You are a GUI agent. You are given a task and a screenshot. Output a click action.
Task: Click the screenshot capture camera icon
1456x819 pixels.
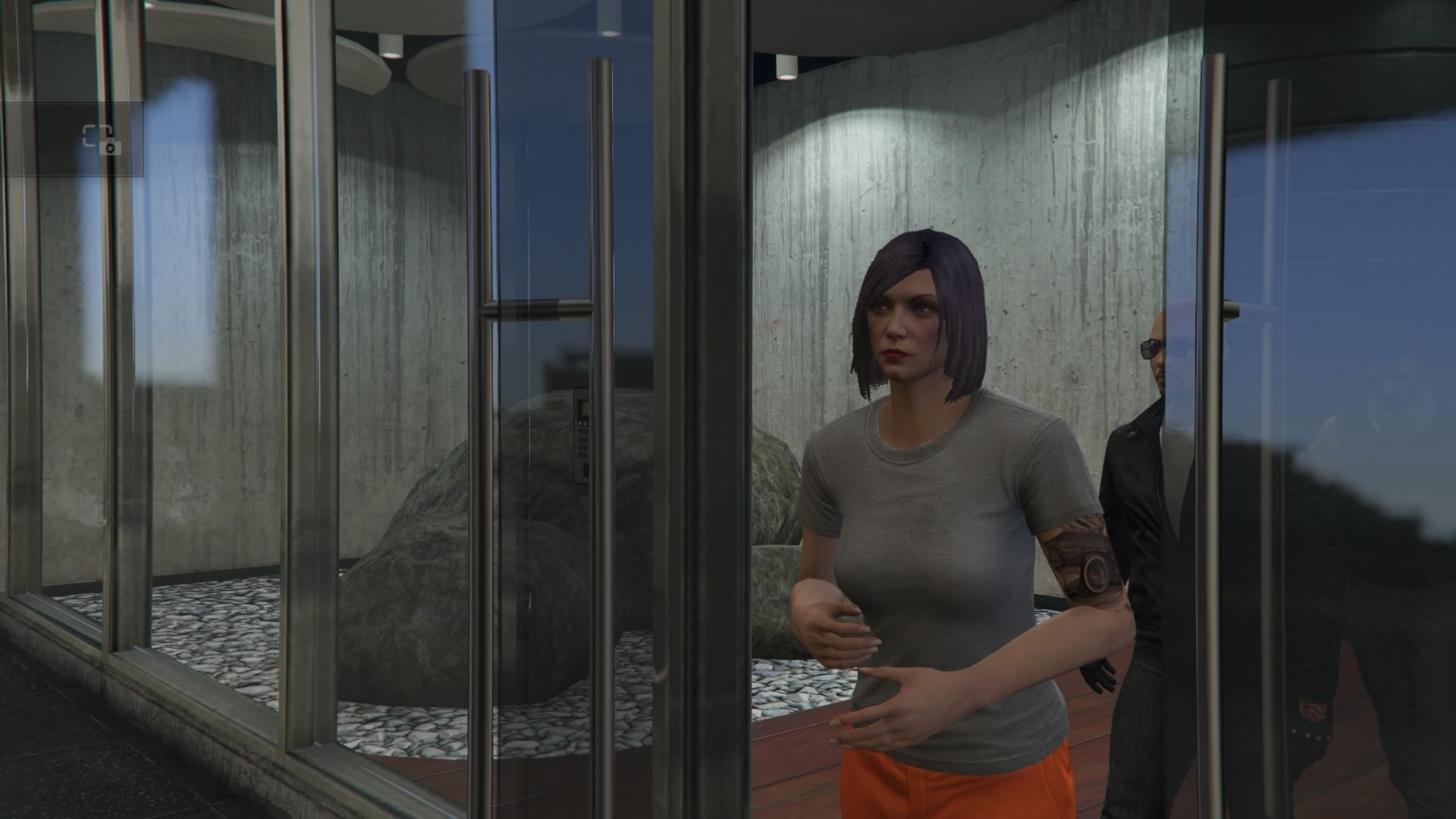(102, 140)
